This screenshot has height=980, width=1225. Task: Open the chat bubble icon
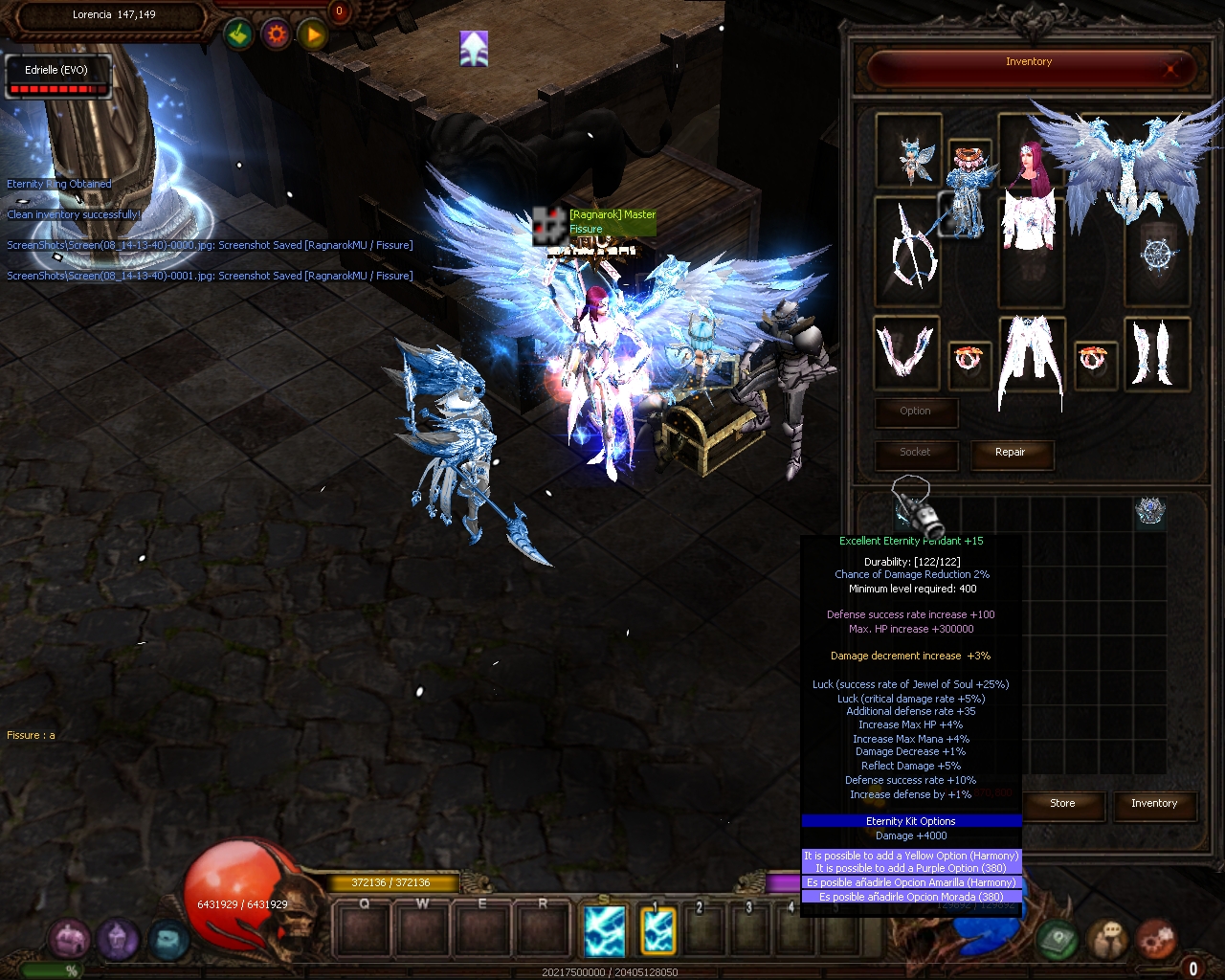click(1107, 940)
